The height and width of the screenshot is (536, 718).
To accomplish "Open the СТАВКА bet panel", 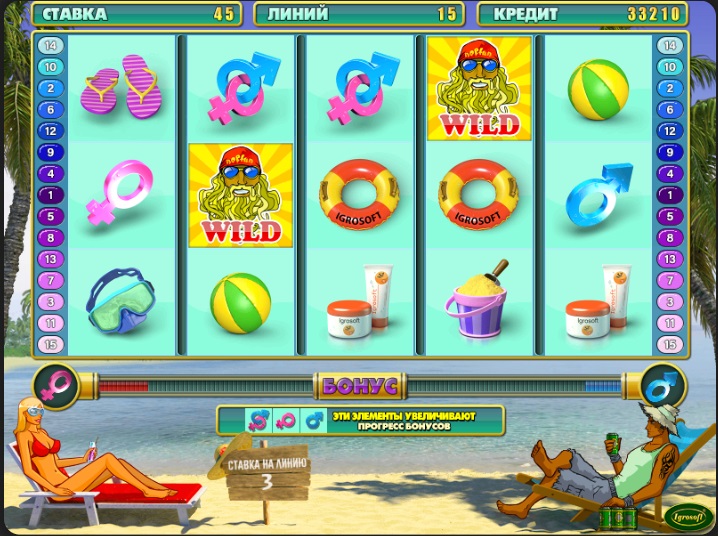I will coord(138,14).
